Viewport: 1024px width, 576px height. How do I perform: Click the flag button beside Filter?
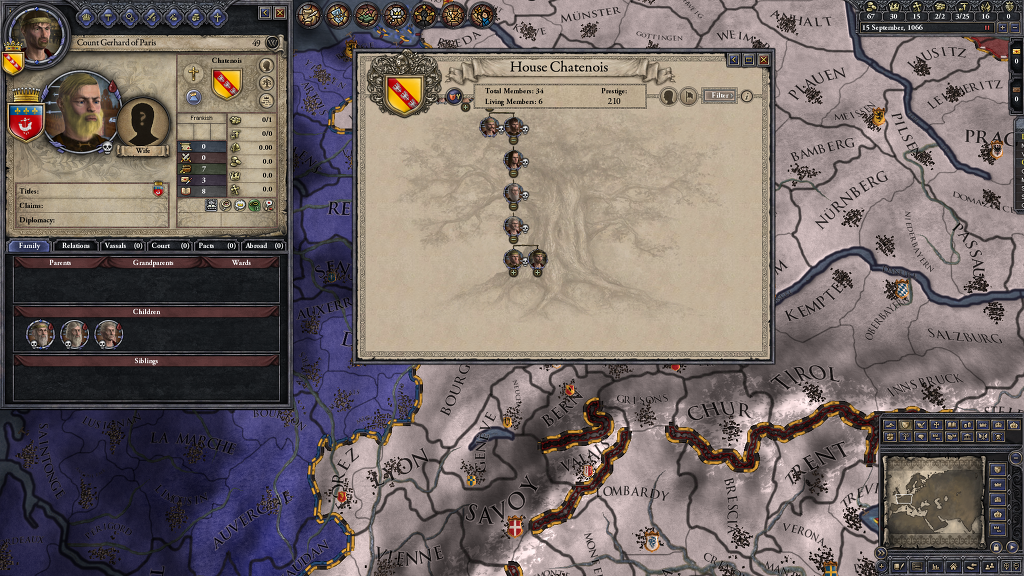pos(689,96)
